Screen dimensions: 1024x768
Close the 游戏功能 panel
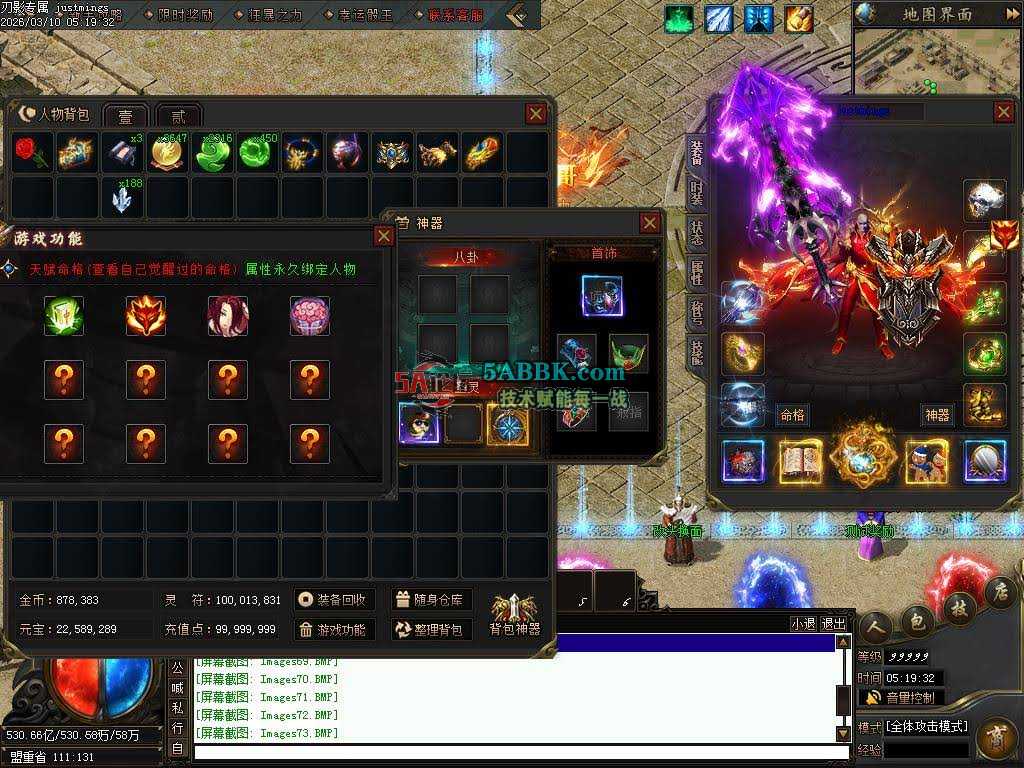click(x=384, y=236)
